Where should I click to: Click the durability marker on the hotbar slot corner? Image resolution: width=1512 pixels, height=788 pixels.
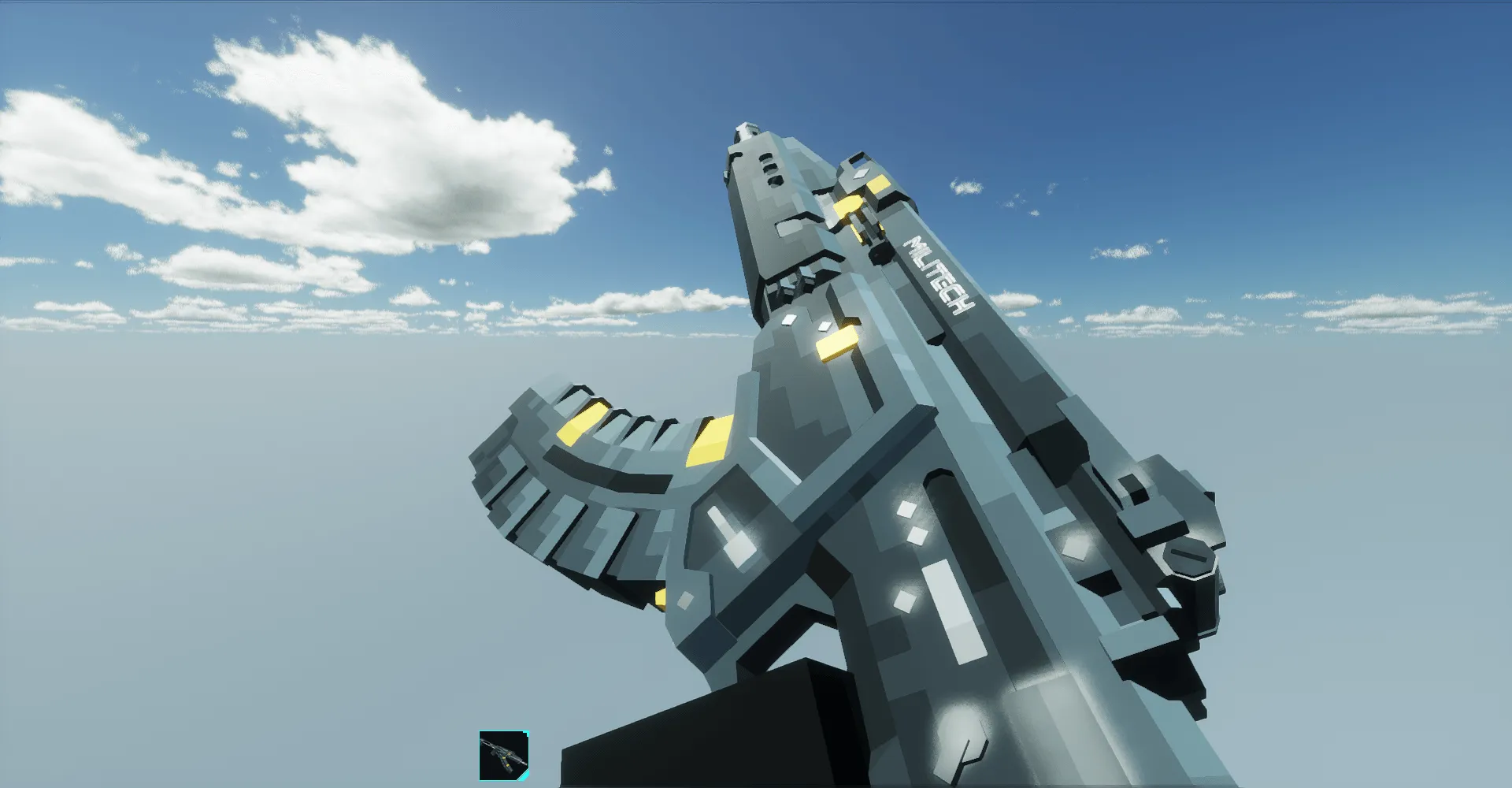tap(525, 734)
